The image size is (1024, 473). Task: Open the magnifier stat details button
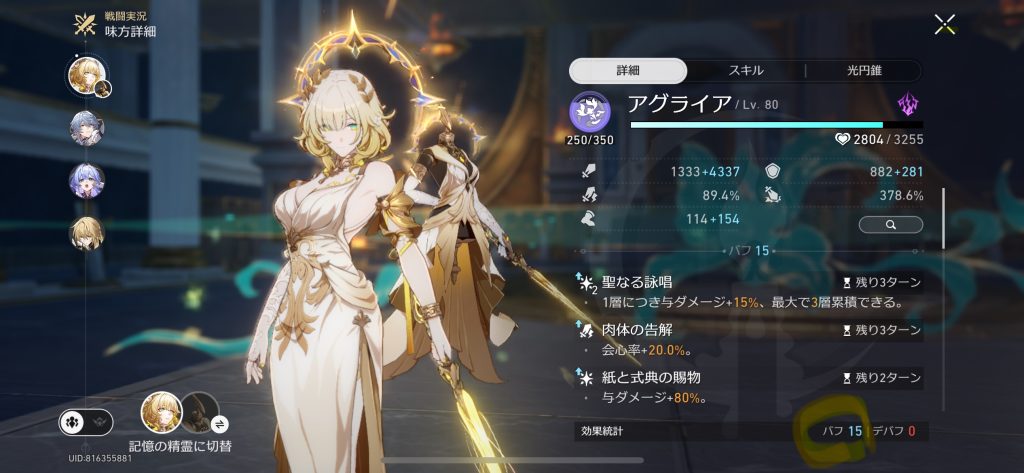[x=890, y=225]
